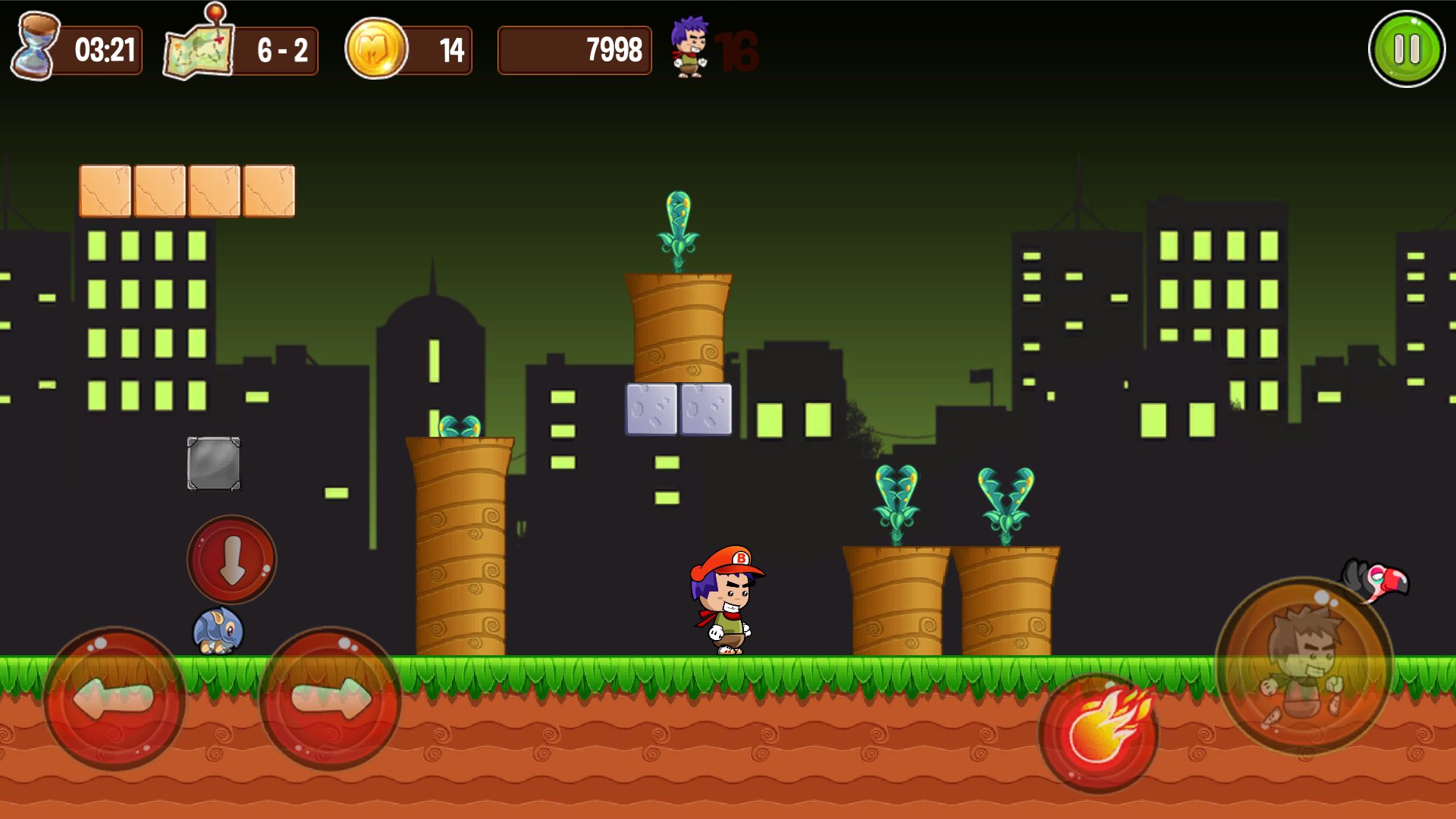Tap the gold coin counter icon
1456x819 pixels.
(x=377, y=49)
